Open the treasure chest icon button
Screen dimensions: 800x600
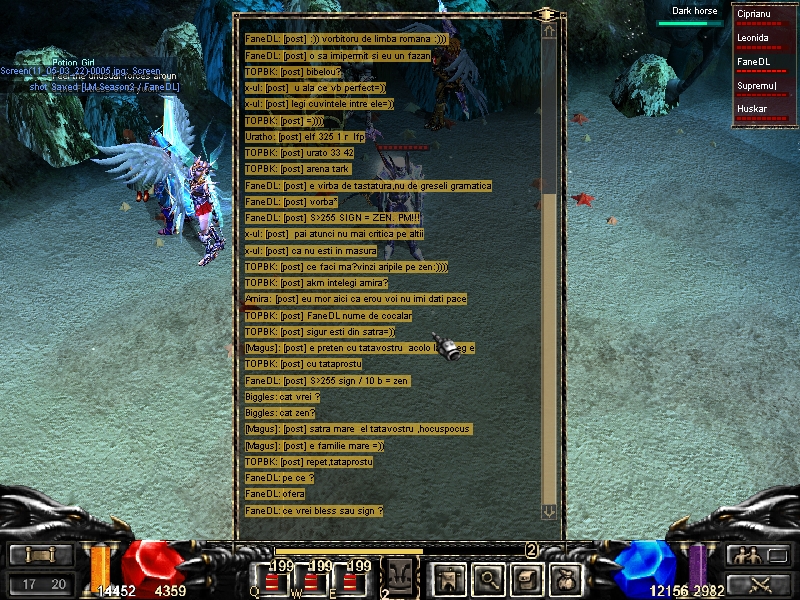click(x=527, y=577)
